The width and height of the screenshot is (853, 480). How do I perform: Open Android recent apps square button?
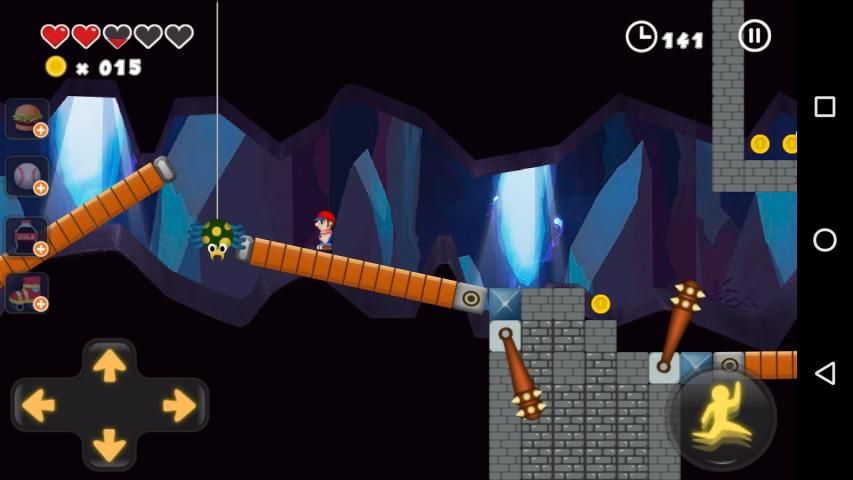[x=825, y=107]
